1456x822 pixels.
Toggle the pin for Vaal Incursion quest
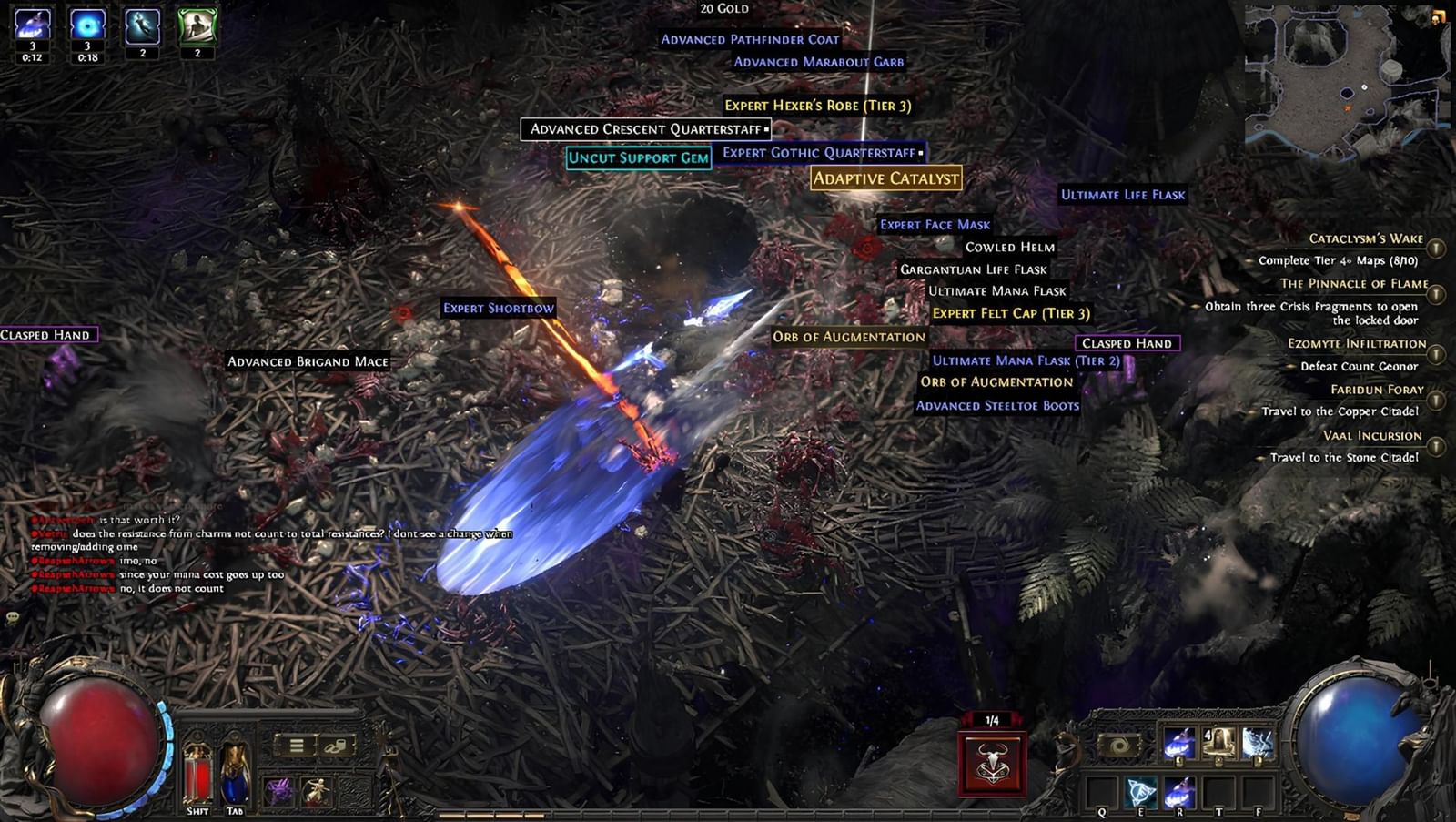point(1435,444)
